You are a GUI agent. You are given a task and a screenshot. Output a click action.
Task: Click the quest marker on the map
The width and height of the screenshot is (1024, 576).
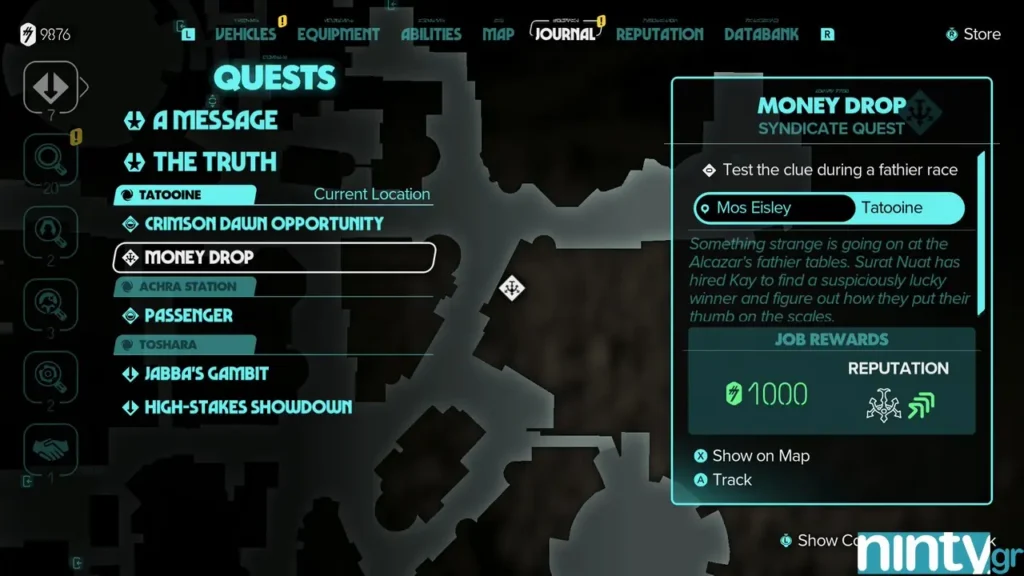click(512, 288)
